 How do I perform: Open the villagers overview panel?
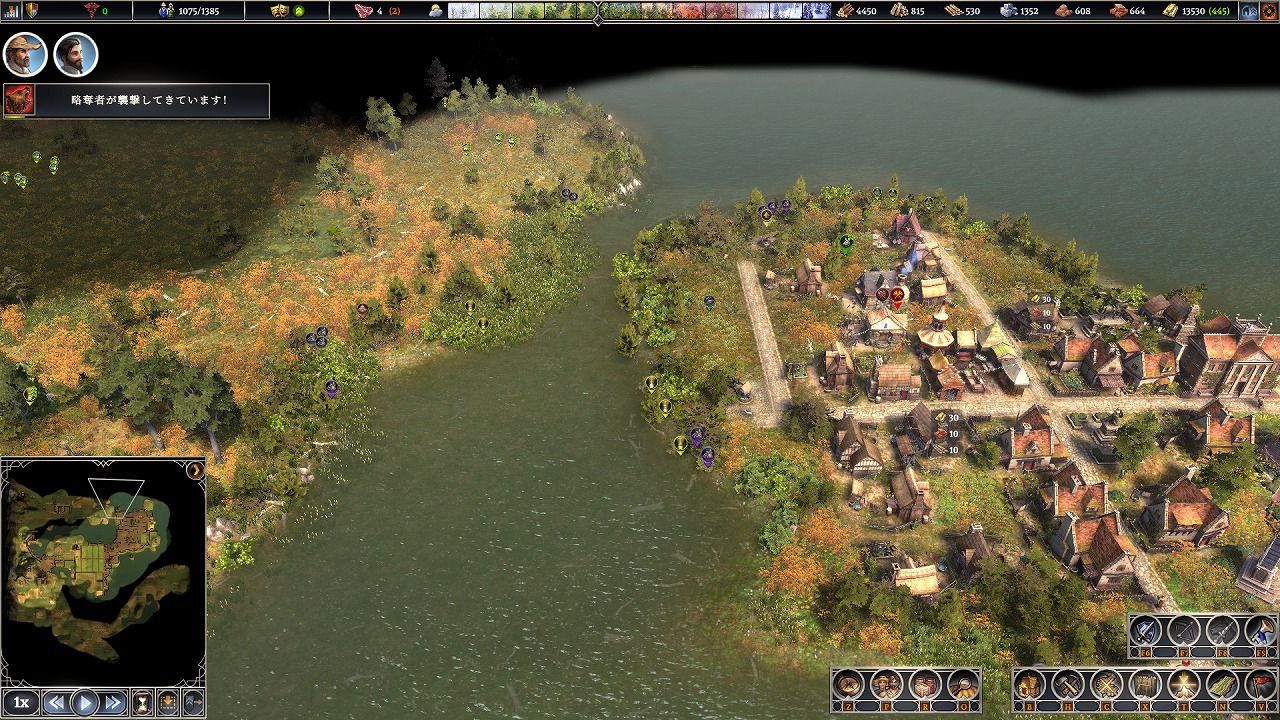point(887,685)
